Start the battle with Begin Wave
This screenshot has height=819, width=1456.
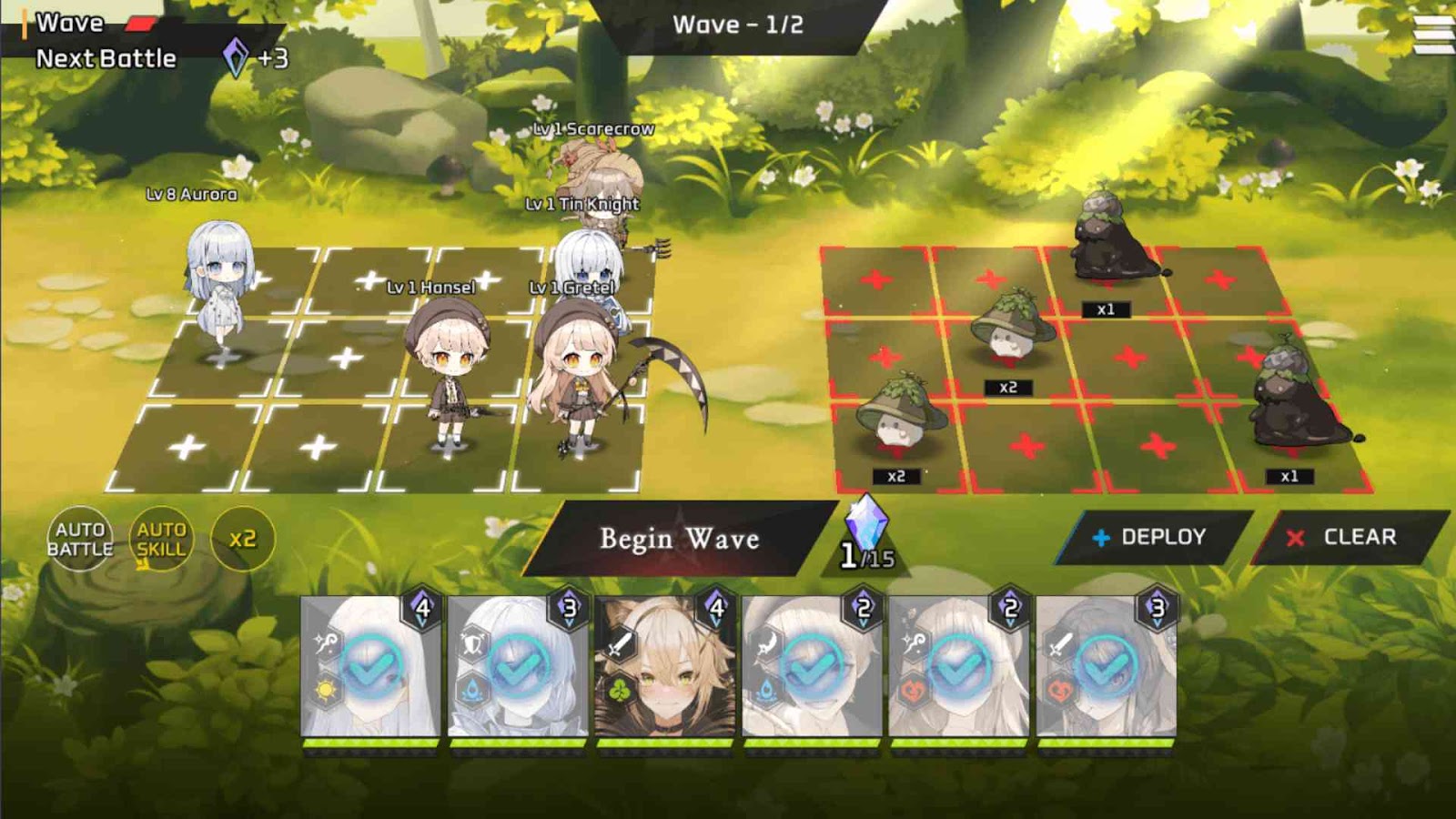tap(679, 539)
